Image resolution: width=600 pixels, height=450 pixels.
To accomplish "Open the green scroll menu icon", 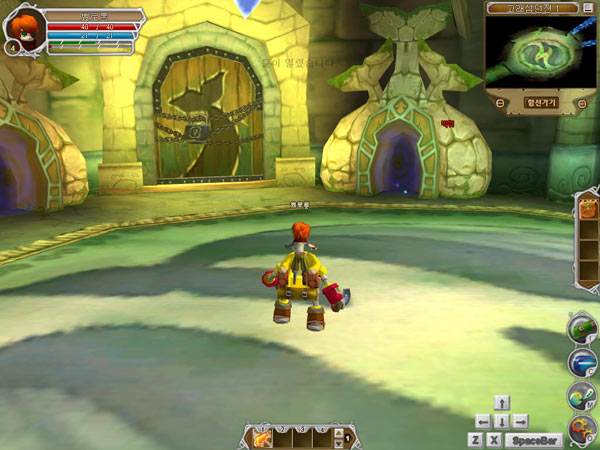I will (582, 327).
